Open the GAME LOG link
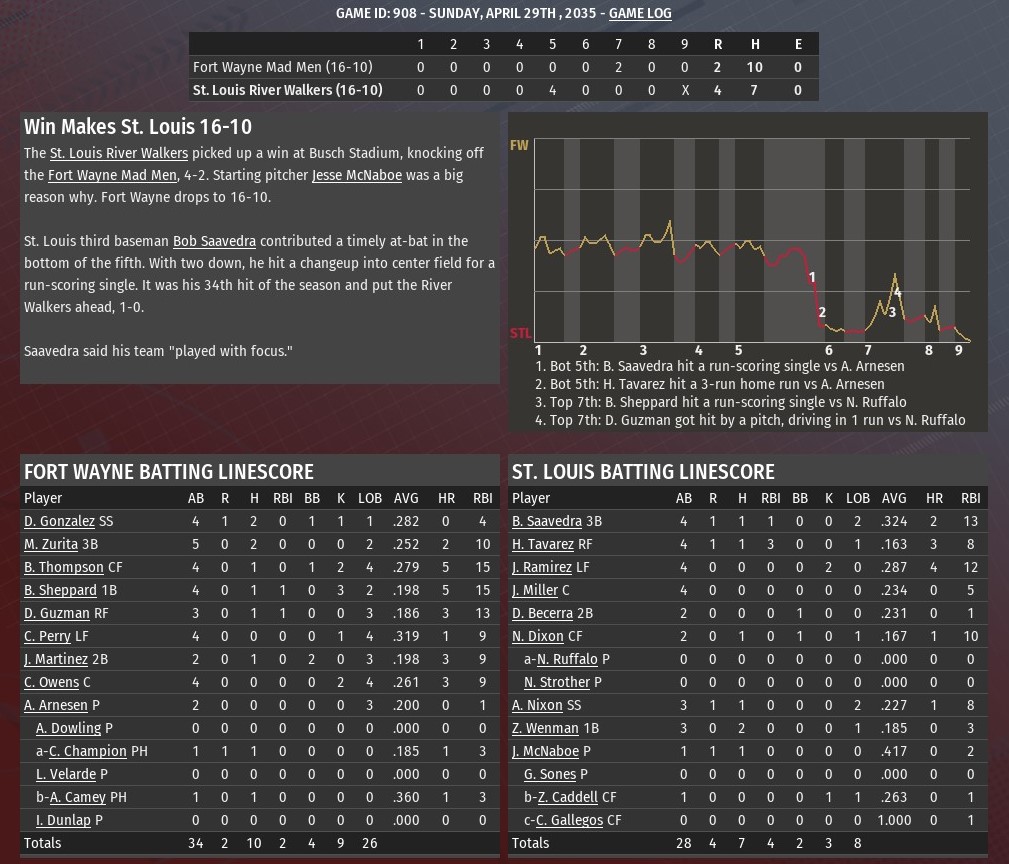This screenshot has height=864, width=1009. (640, 13)
